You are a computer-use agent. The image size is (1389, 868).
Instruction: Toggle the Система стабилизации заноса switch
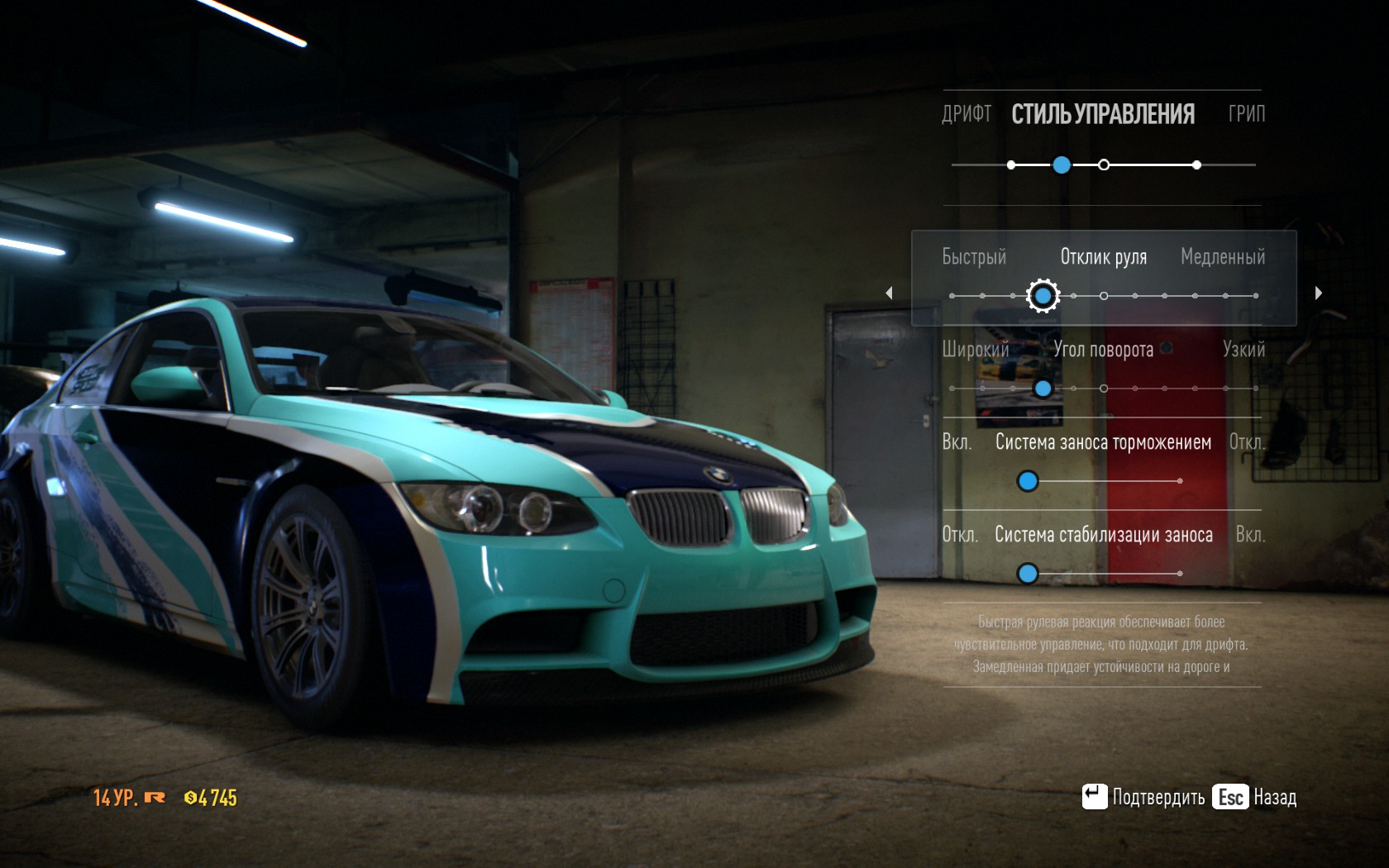click(x=1028, y=573)
